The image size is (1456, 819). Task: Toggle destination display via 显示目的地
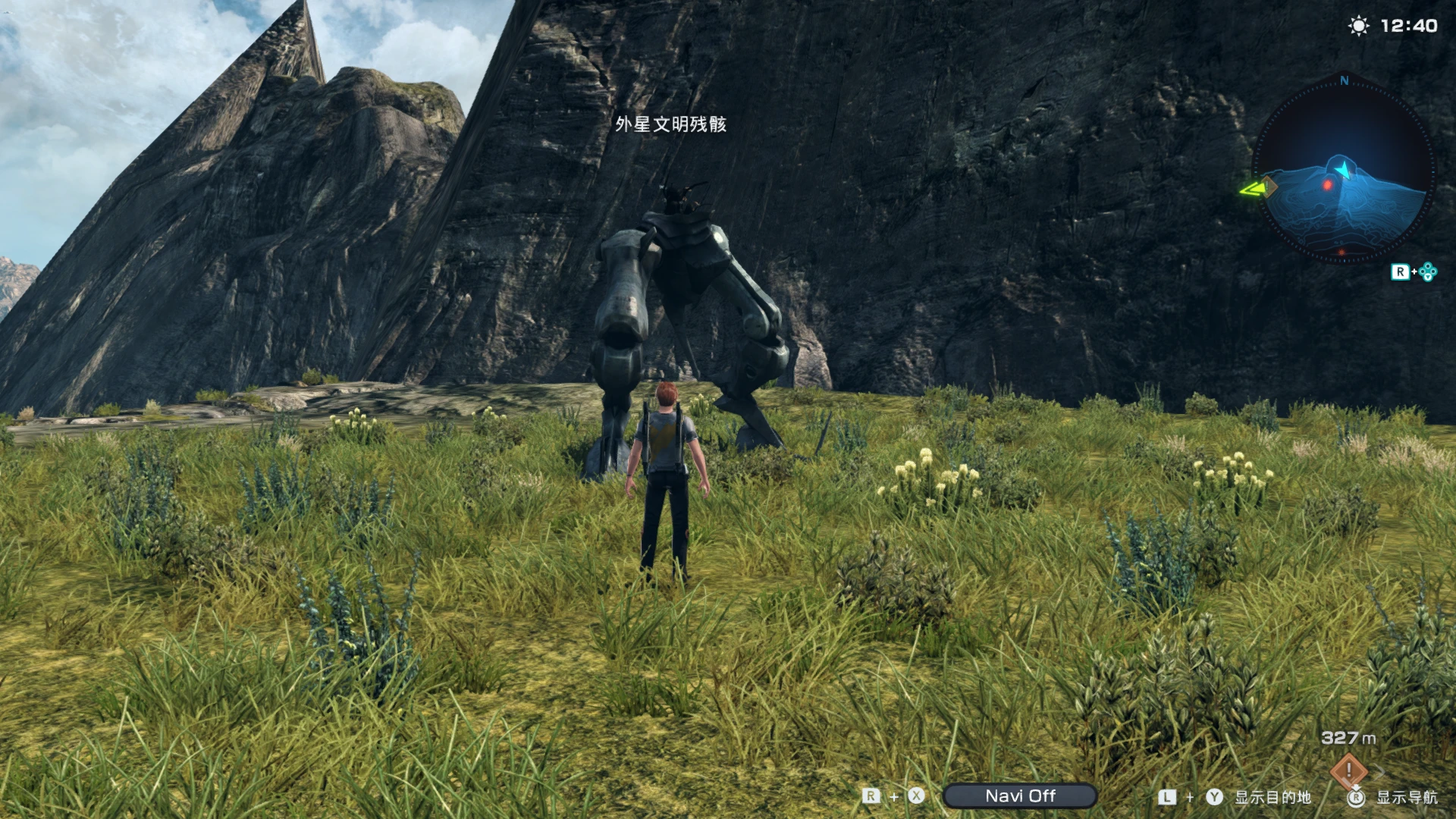(x=1272, y=797)
